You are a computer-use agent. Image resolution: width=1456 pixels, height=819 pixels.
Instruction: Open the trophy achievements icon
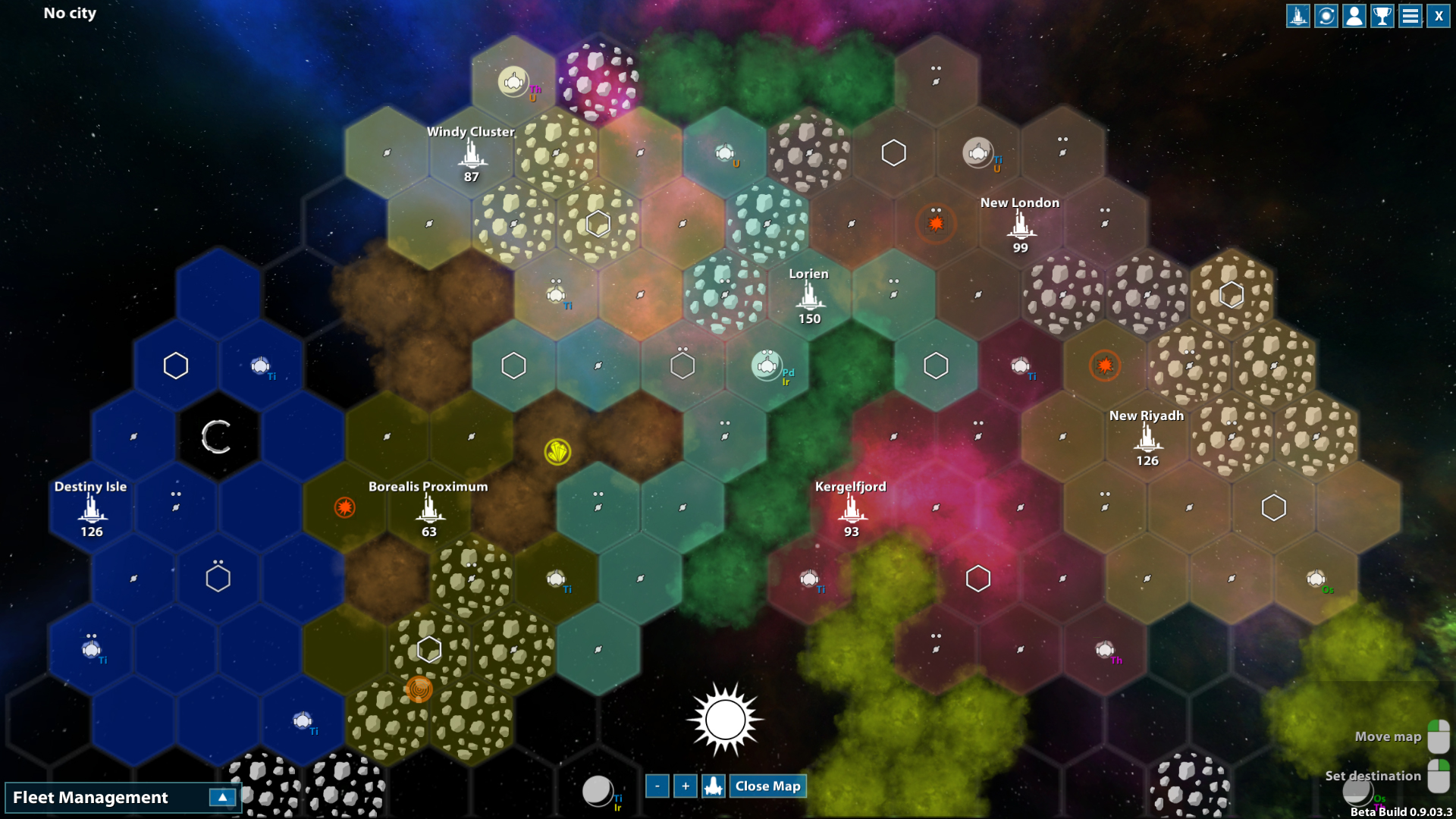pyautogui.click(x=1382, y=15)
